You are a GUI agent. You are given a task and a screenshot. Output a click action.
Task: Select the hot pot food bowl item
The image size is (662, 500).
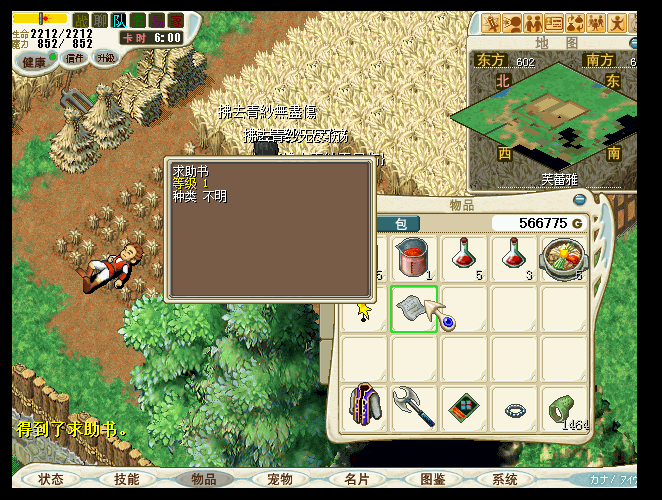[563, 258]
